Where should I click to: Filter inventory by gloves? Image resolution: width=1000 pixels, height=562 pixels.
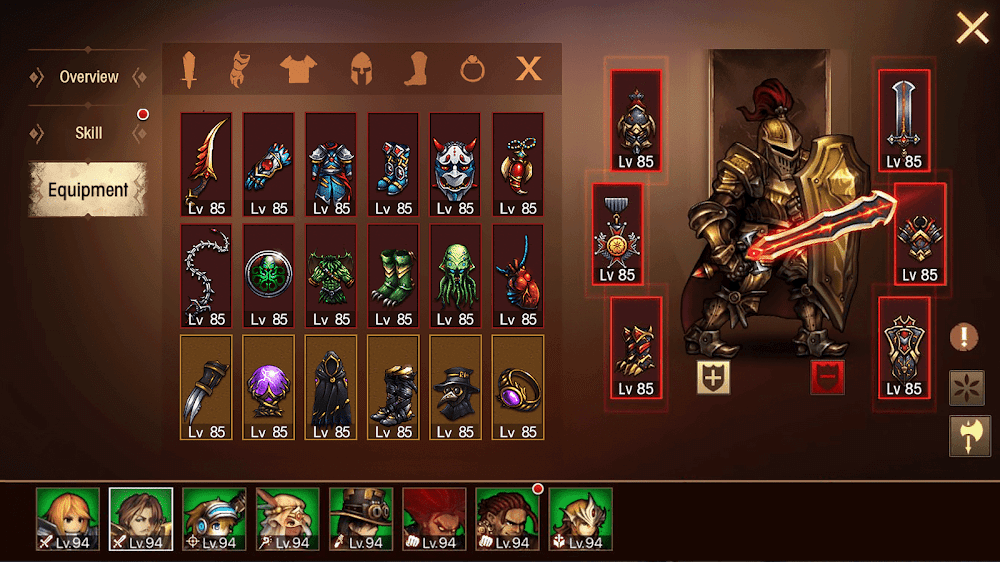240,69
